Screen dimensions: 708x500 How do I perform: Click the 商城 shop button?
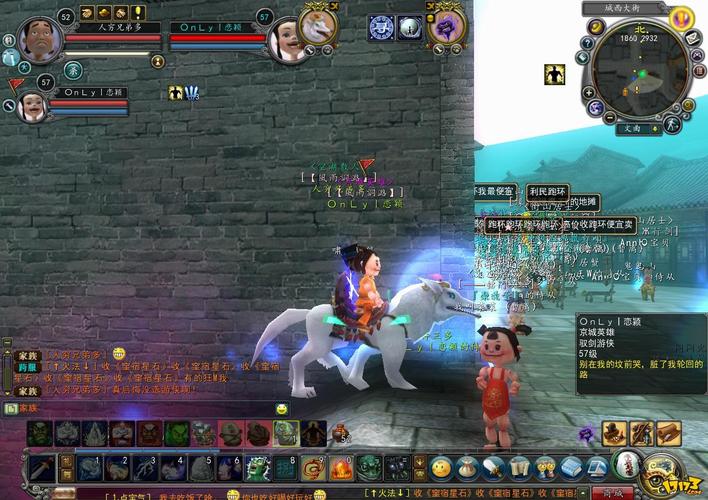pyautogui.click(x=607, y=493)
